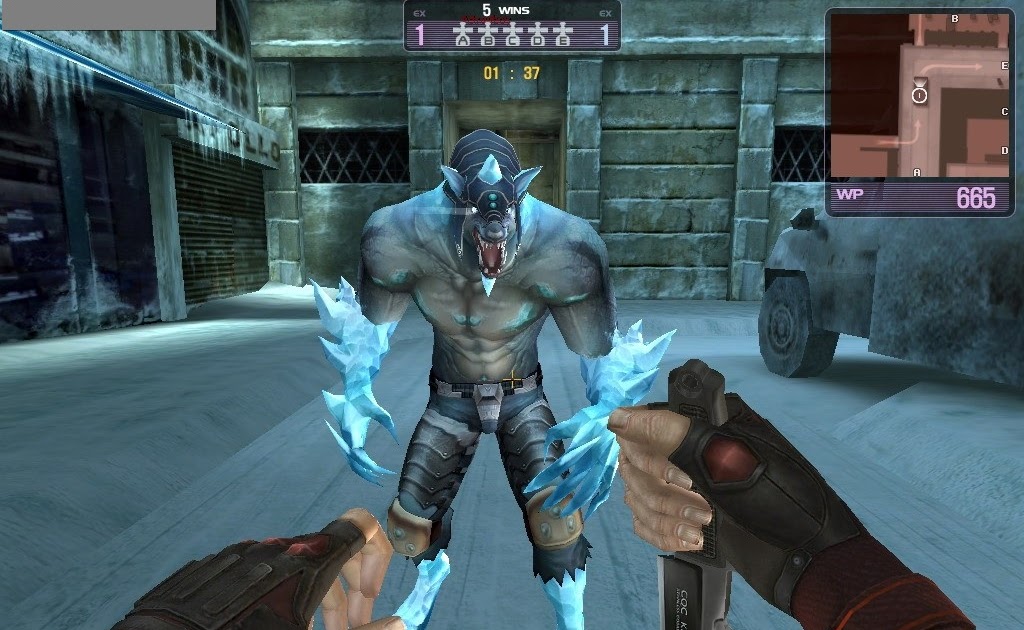The width and height of the screenshot is (1024, 630).
Task: Select capture point C icon in scoreboard
Action: click(x=512, y=38)
